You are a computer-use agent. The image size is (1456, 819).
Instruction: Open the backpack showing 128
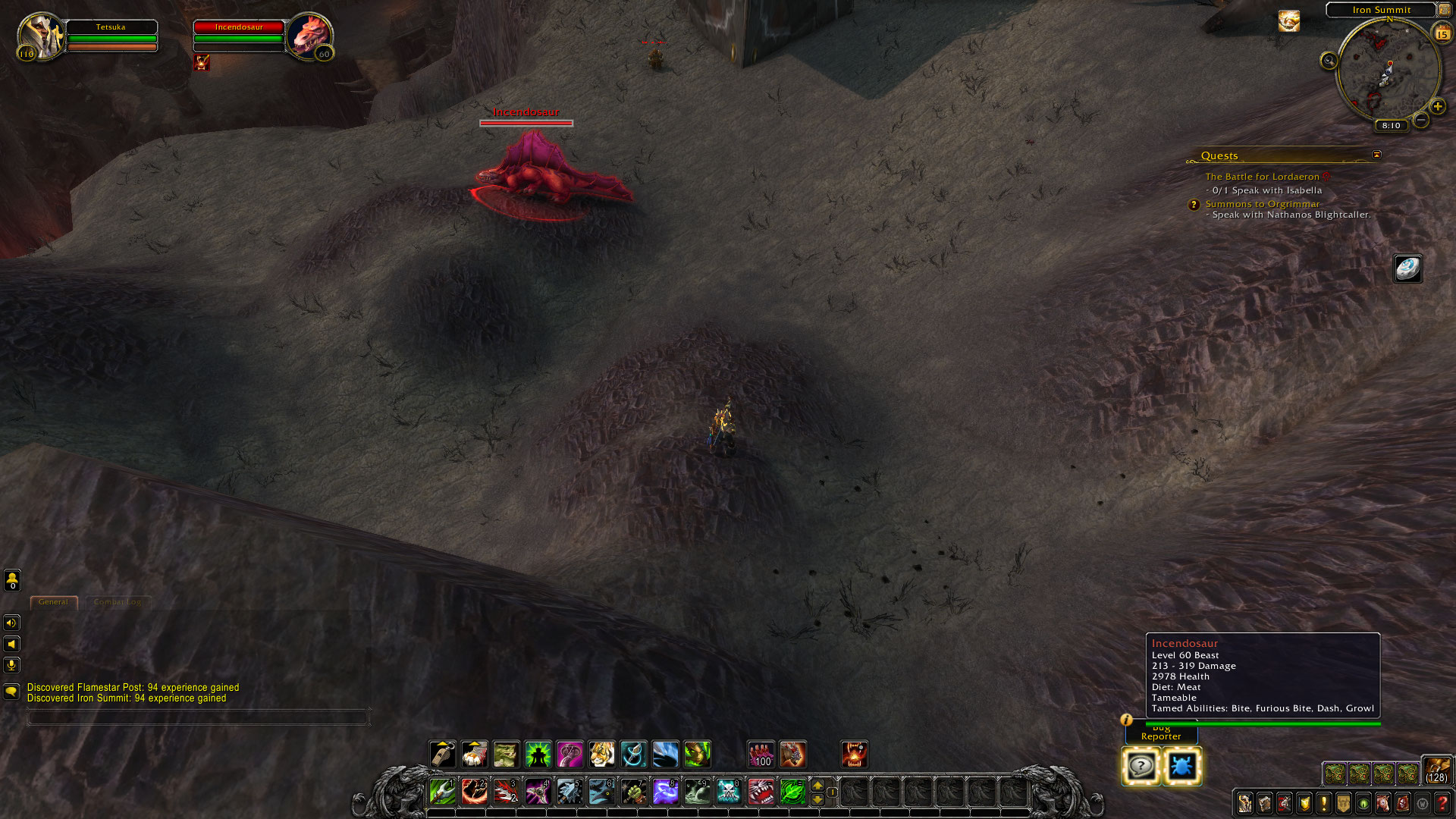tap(1436, 769)
